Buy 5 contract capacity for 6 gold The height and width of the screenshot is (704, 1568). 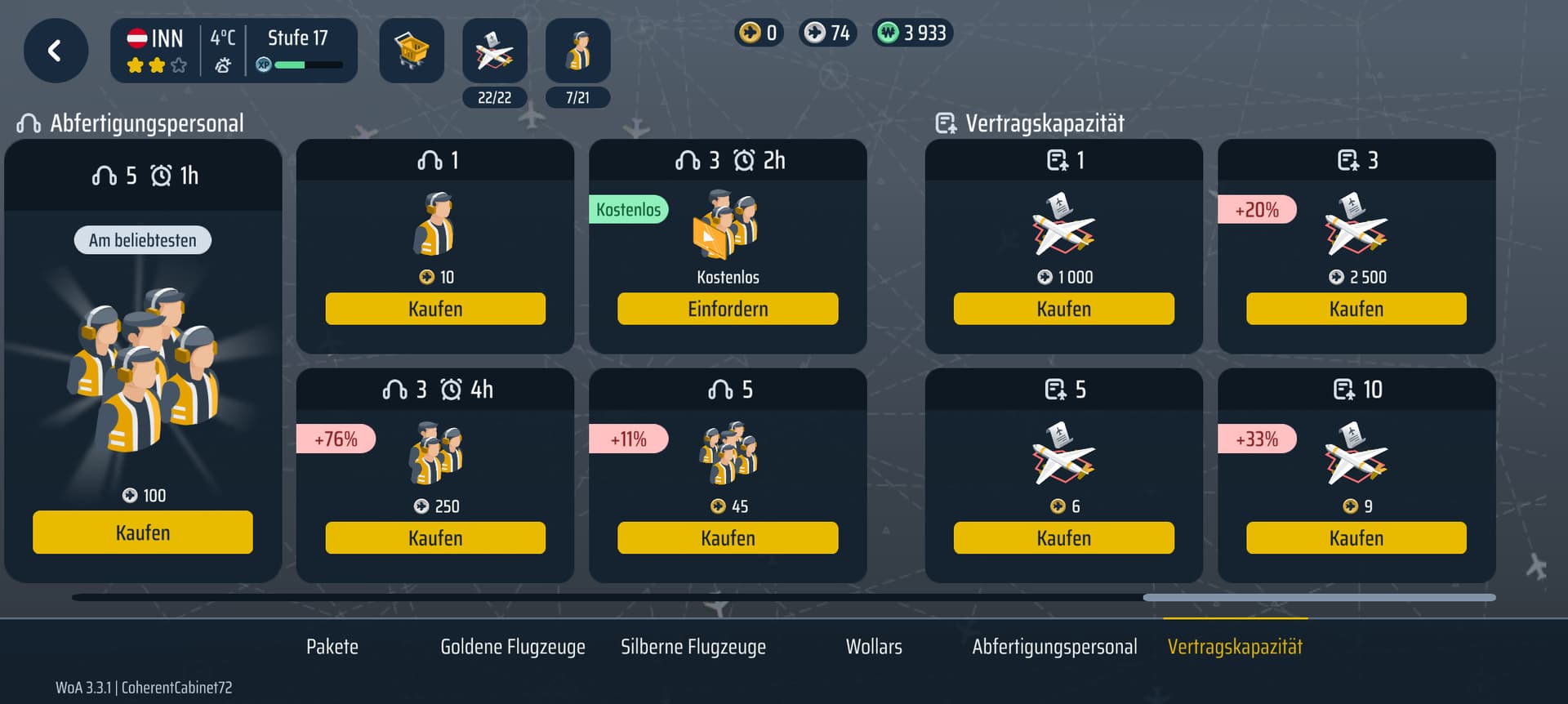(x=1063, y=538)
